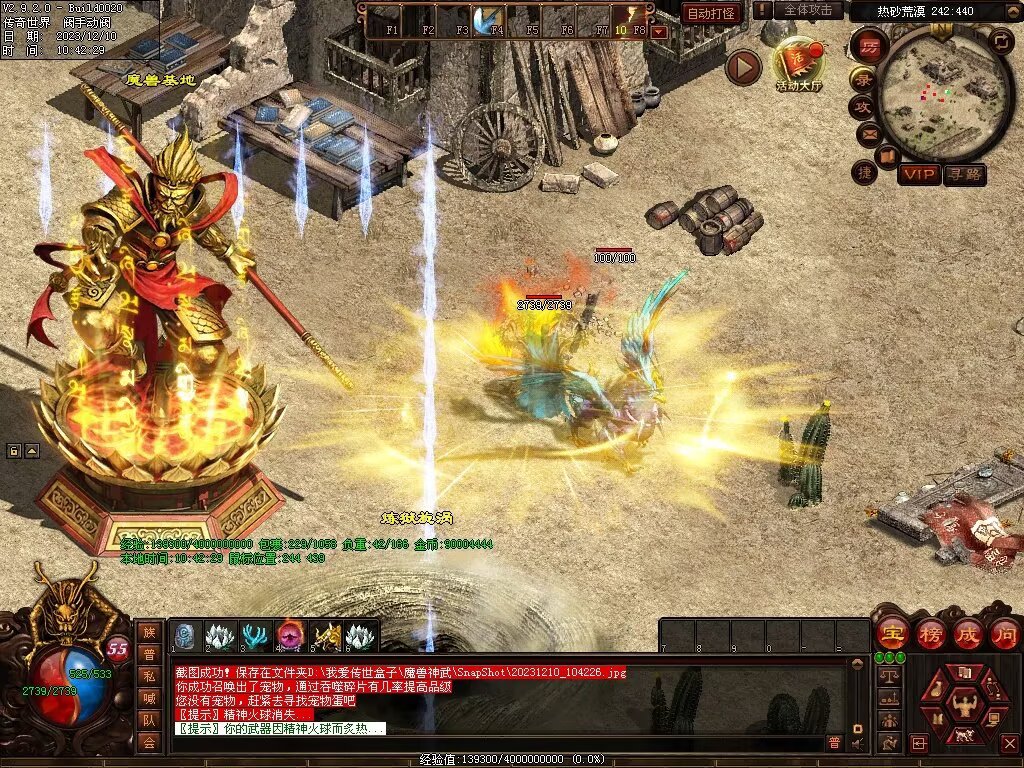Viewport: 1024px width, 768px height.
Task: Click the 全体攻击 attack mode button
Action: 807,10
